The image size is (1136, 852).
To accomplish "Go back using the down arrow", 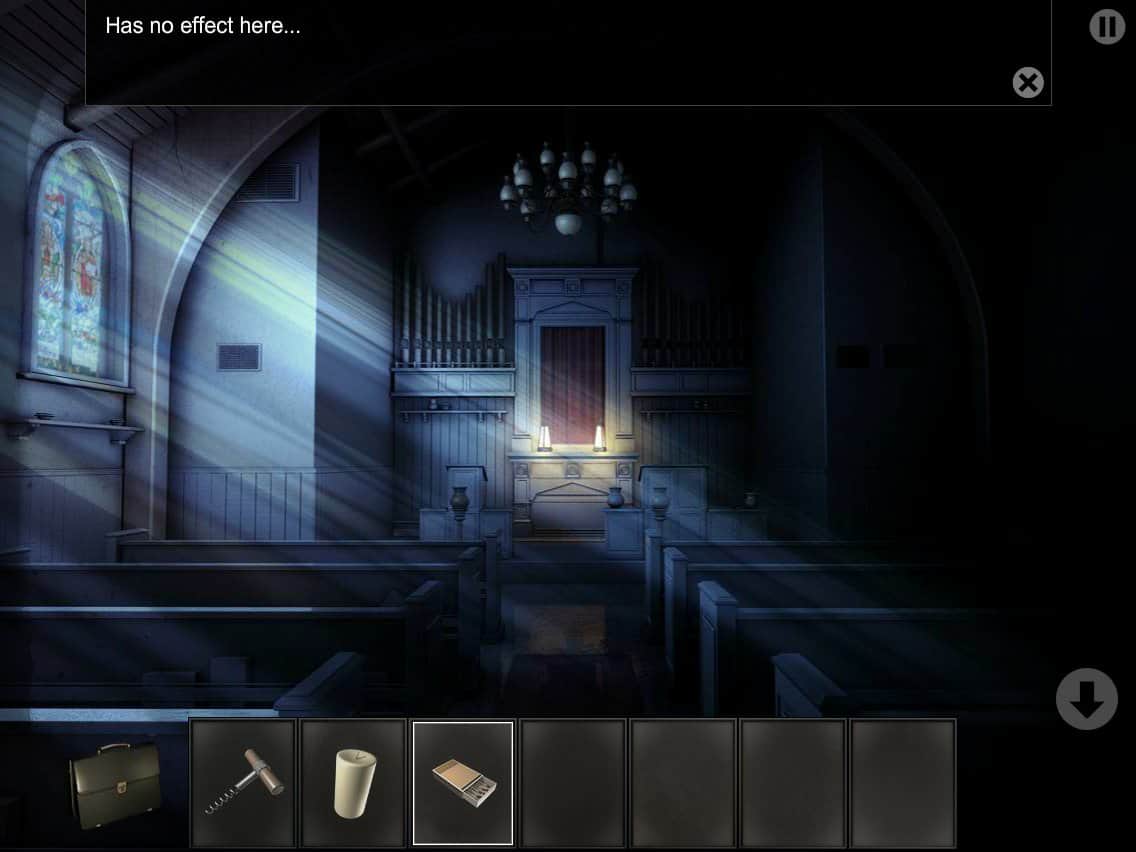I will (1086, 699).
